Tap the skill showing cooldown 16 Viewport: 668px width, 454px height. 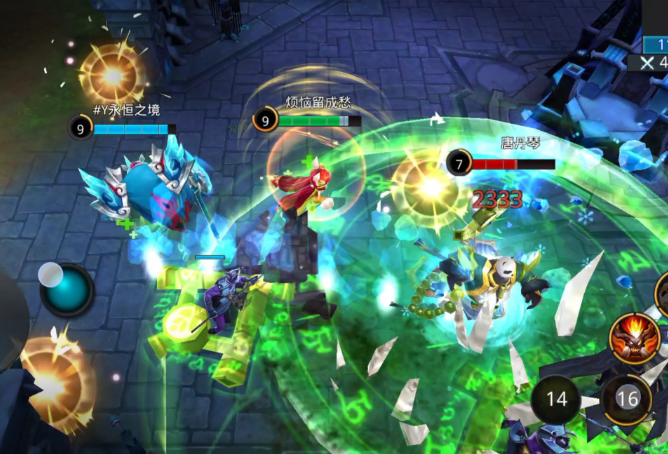627,400
